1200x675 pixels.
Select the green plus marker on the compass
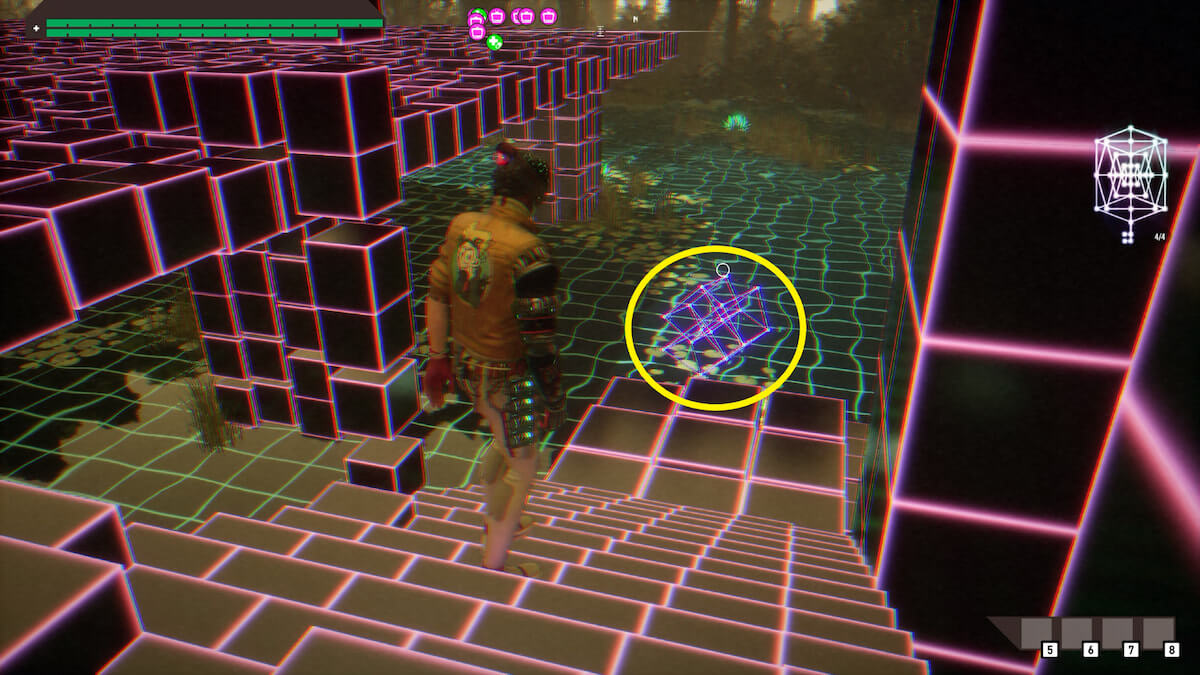coord(493,41)
